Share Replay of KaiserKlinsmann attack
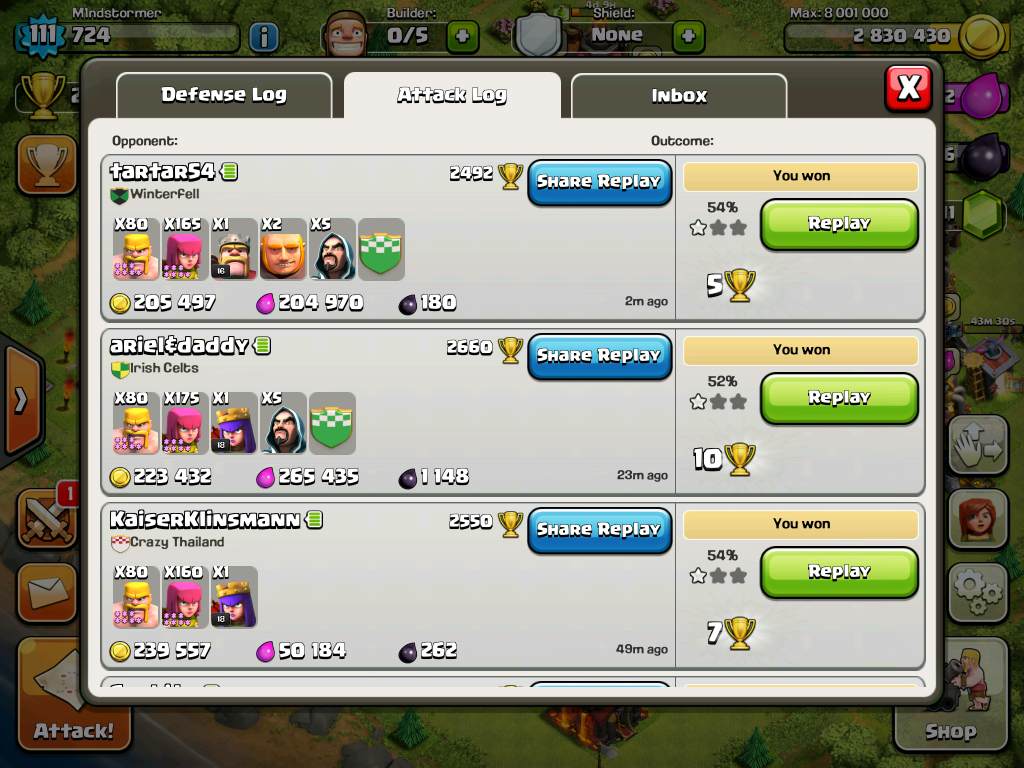 [599, 530]
